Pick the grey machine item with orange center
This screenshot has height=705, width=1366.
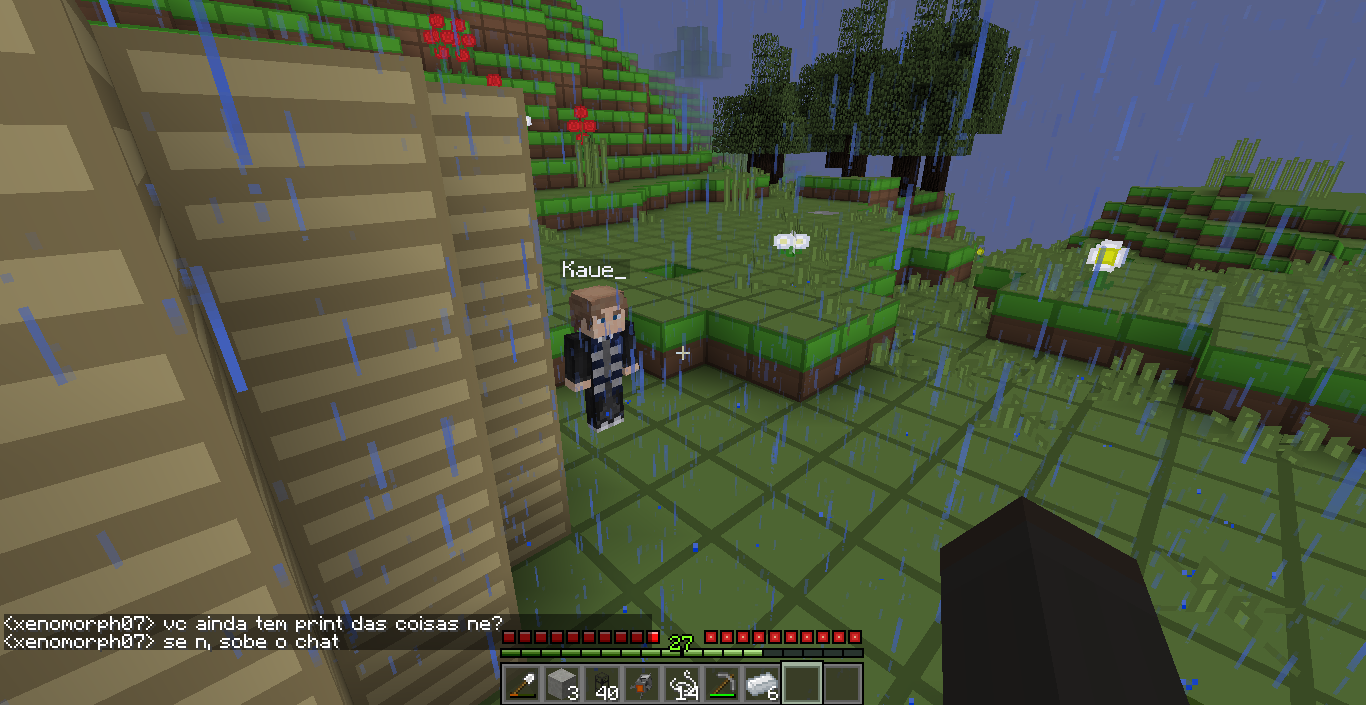click(x=642, y=684)
